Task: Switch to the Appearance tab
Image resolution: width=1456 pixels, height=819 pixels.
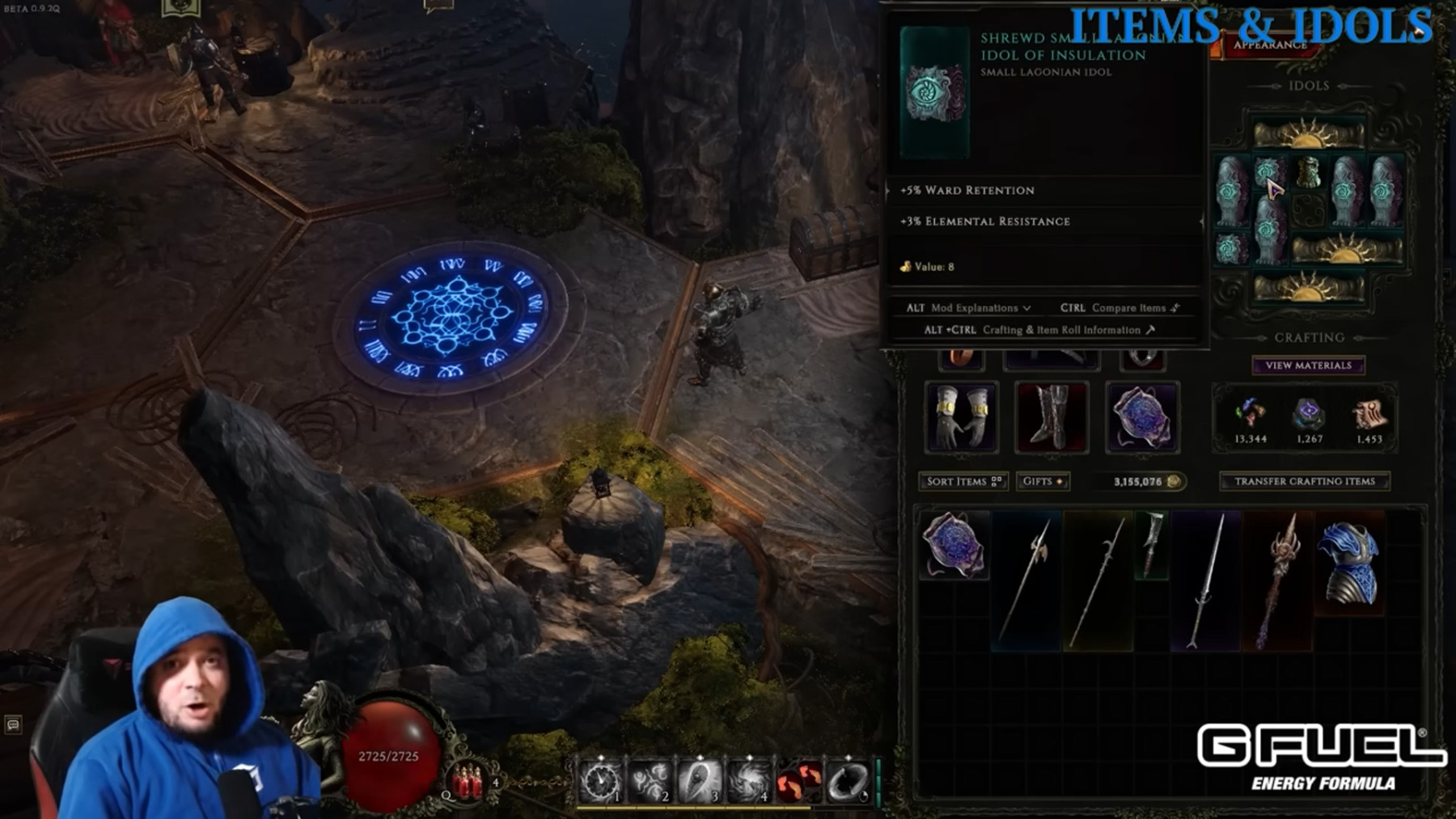Action: coord(1269,46)
